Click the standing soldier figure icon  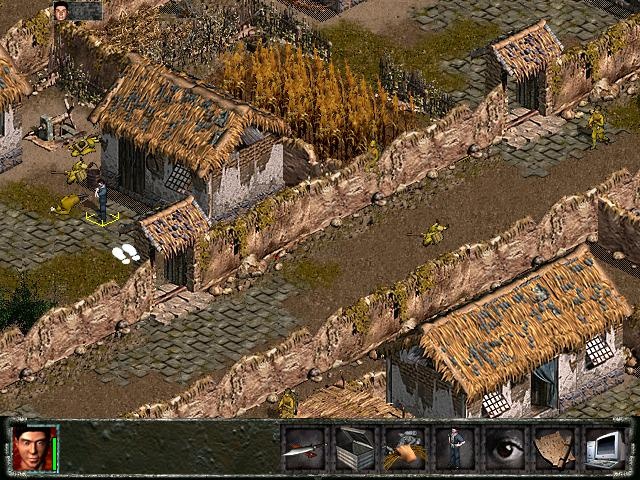click(455, 448)
